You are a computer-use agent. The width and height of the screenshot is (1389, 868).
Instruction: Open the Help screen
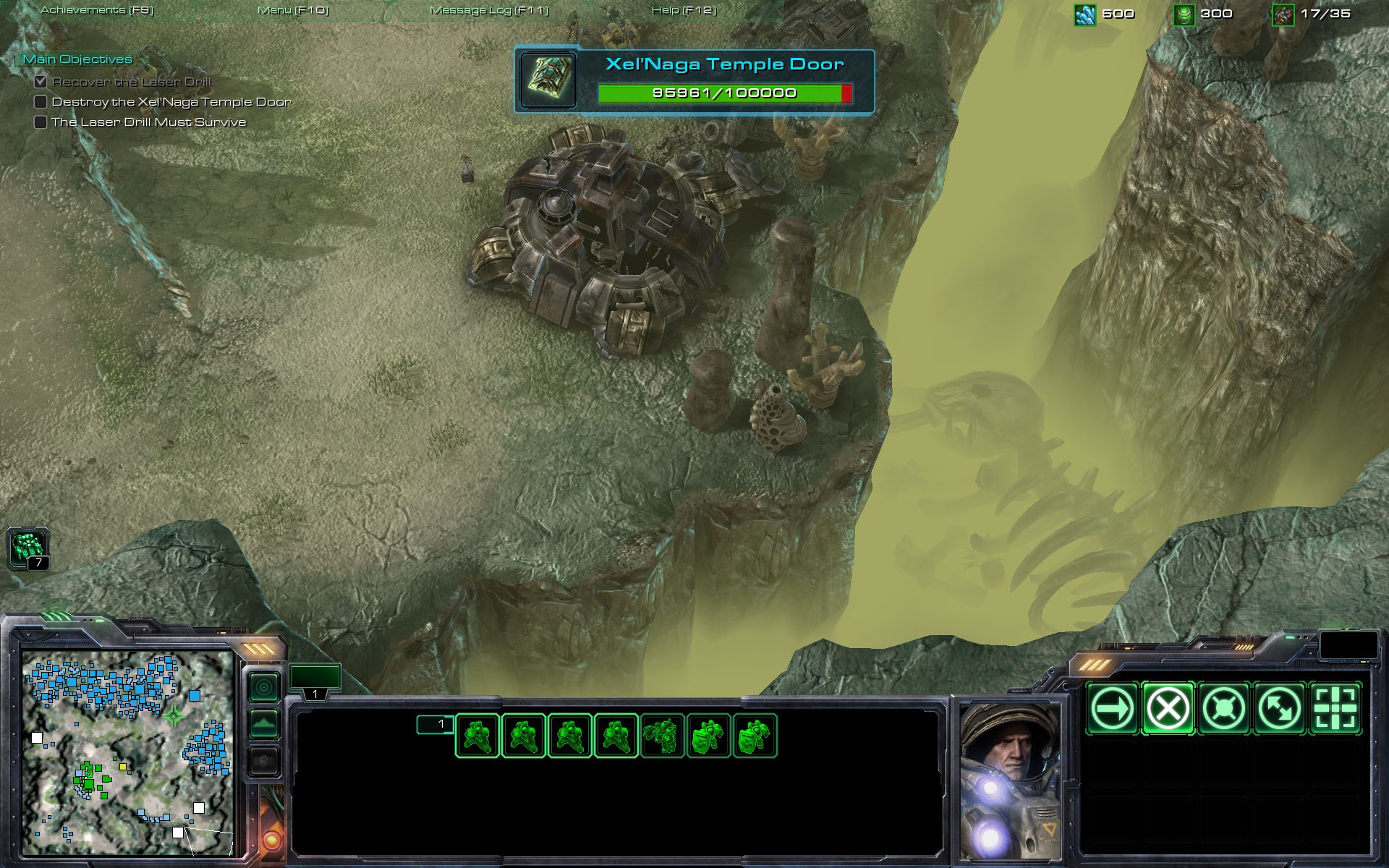click(x=684, y=10)
